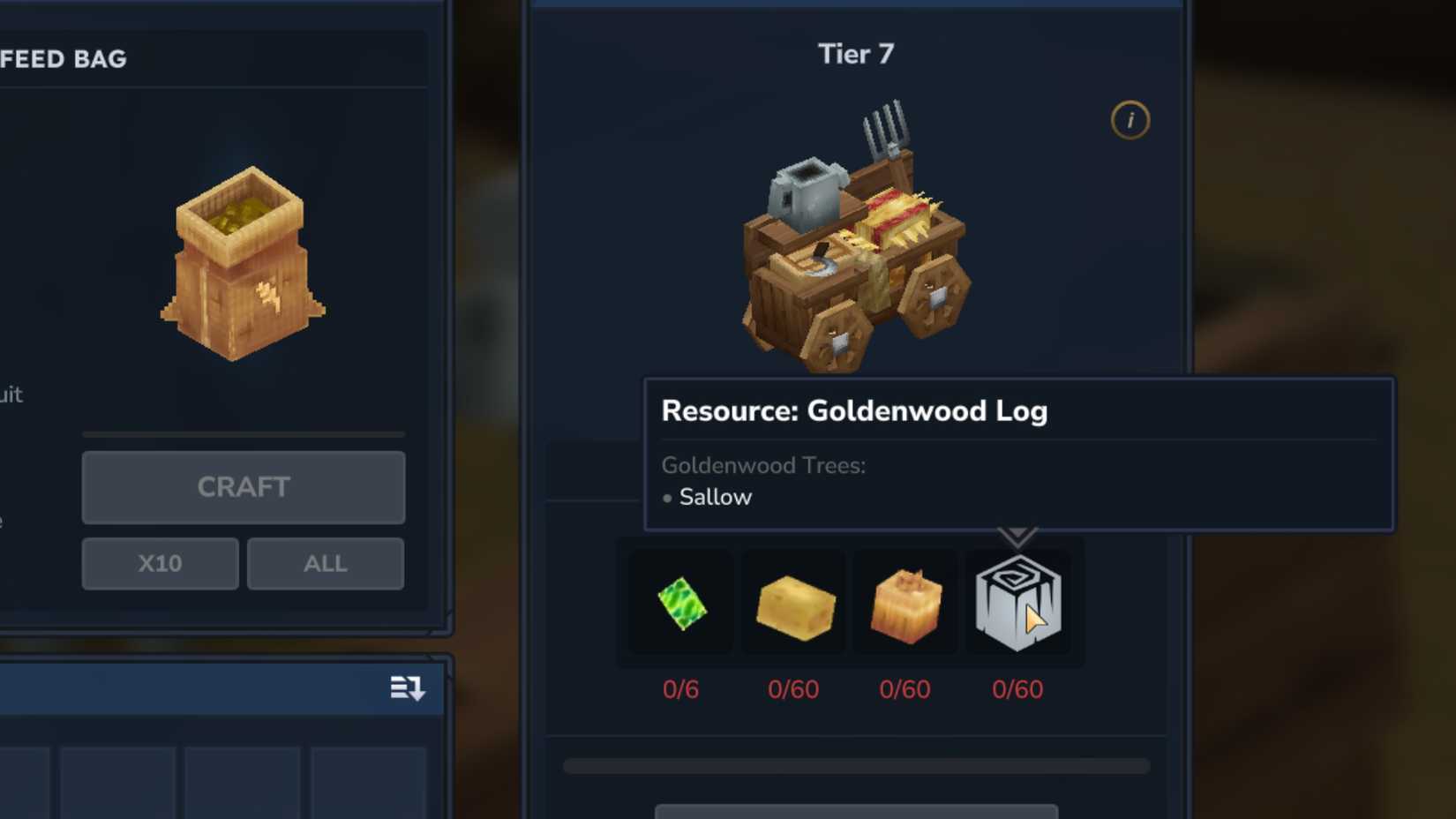Toggle the hay requirement slot selection
This screenshot has height=819, width=1456.
[x=905, y=604]
